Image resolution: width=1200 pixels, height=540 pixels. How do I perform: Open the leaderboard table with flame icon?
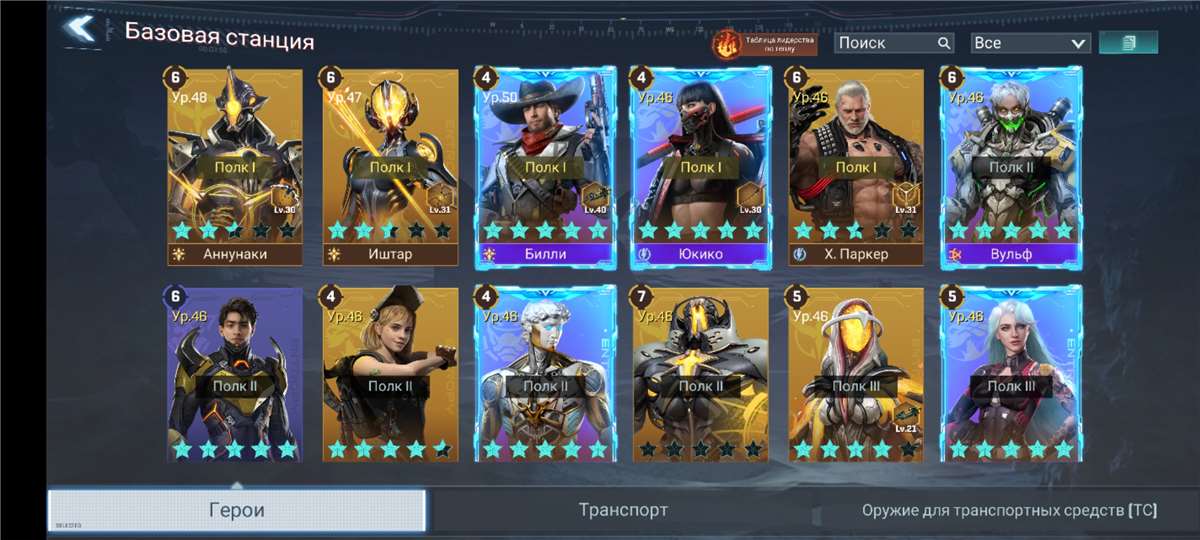764,43
